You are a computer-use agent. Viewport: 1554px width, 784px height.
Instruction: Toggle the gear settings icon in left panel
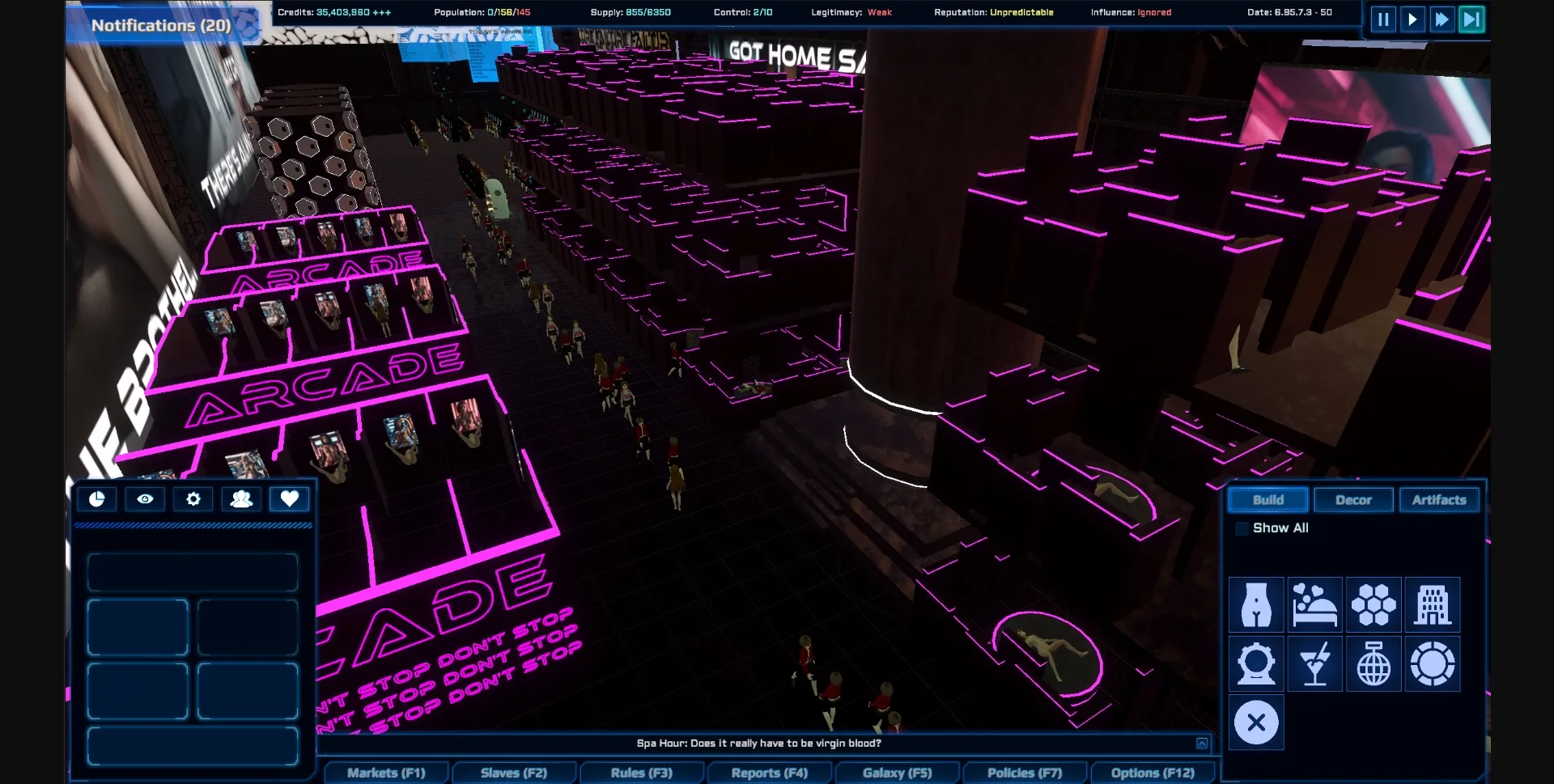193,499
